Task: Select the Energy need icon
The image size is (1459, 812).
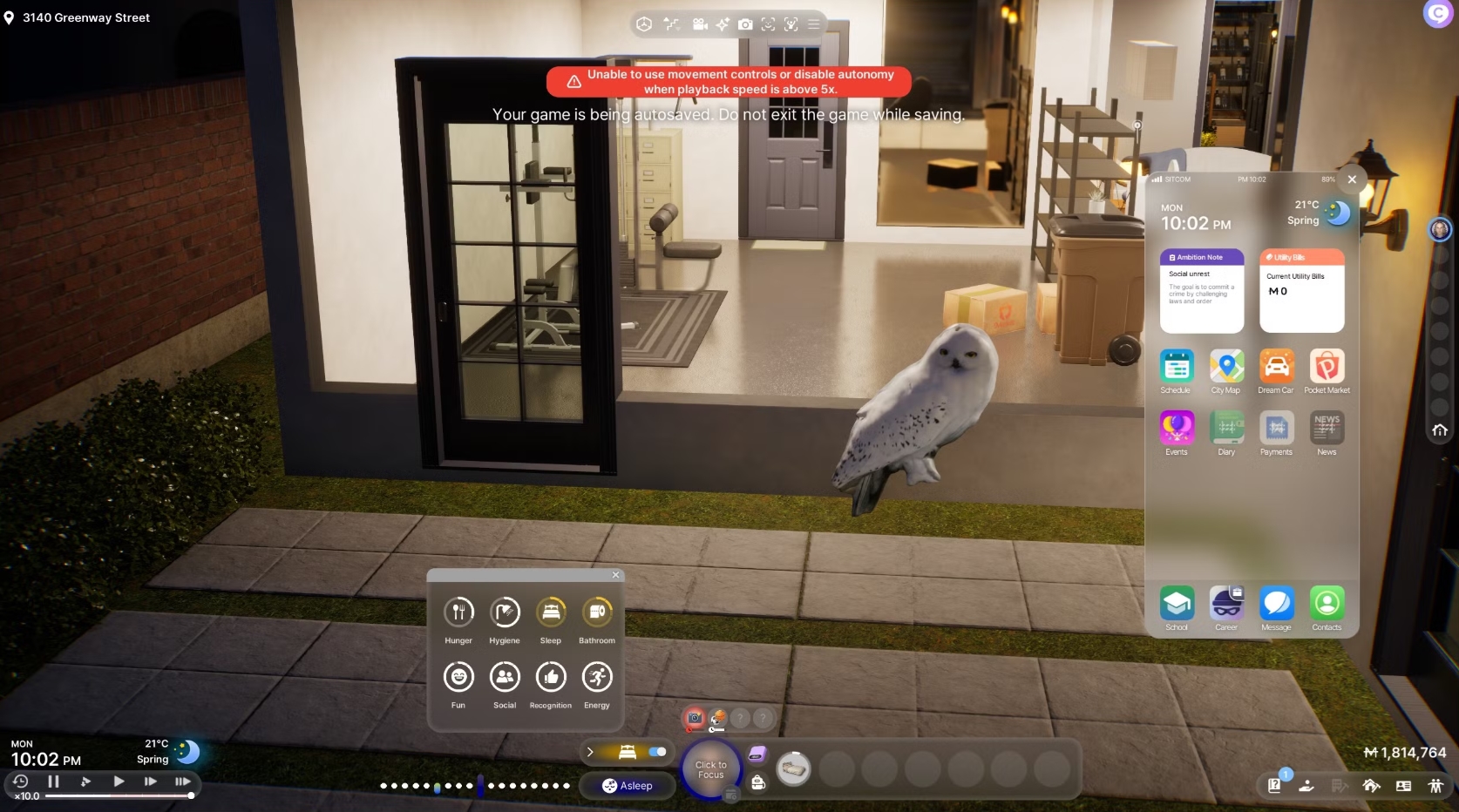Action: pos(597,677)
